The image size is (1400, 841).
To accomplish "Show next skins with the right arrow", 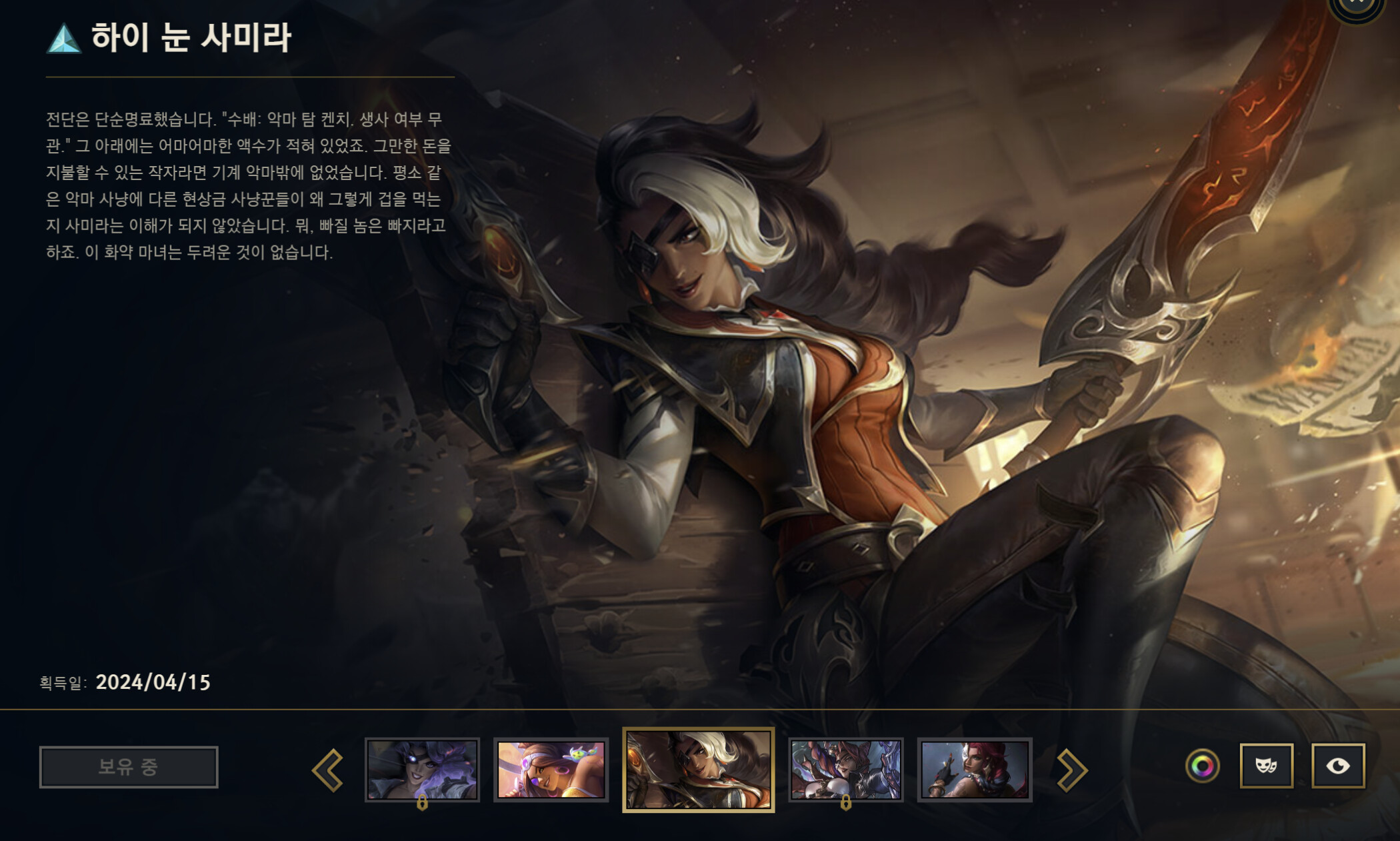I will (x=1071, y=770).
